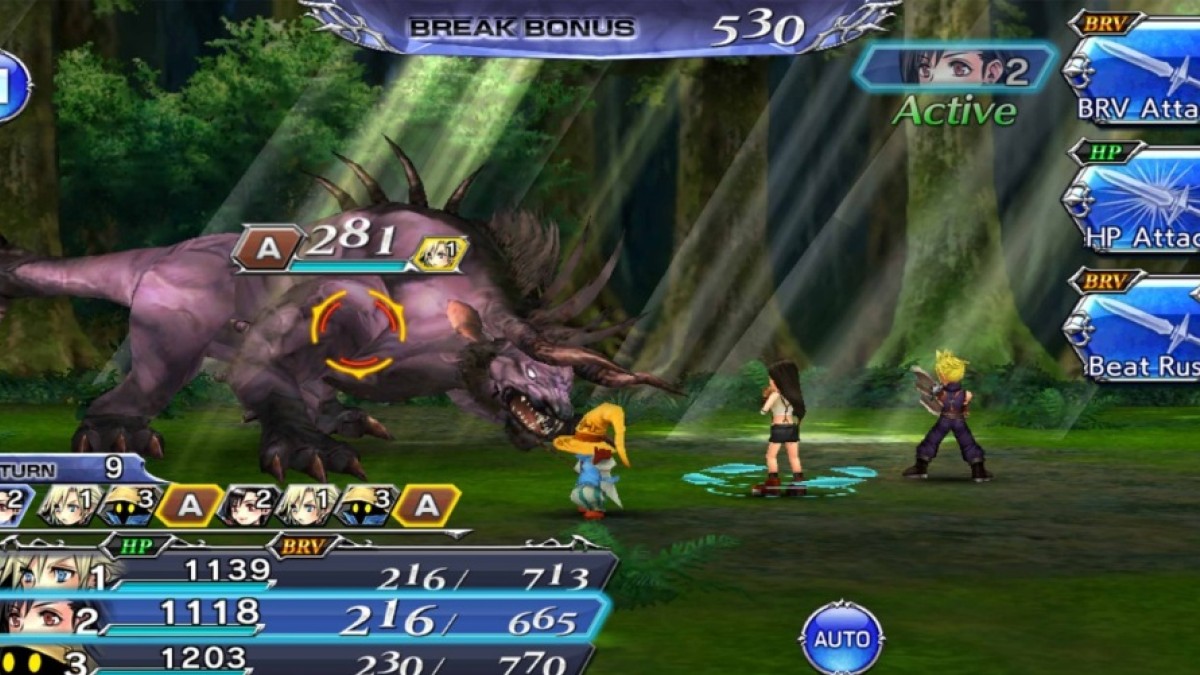
Task: Select the HP Attack command
Action: [x=1135, y=205]
